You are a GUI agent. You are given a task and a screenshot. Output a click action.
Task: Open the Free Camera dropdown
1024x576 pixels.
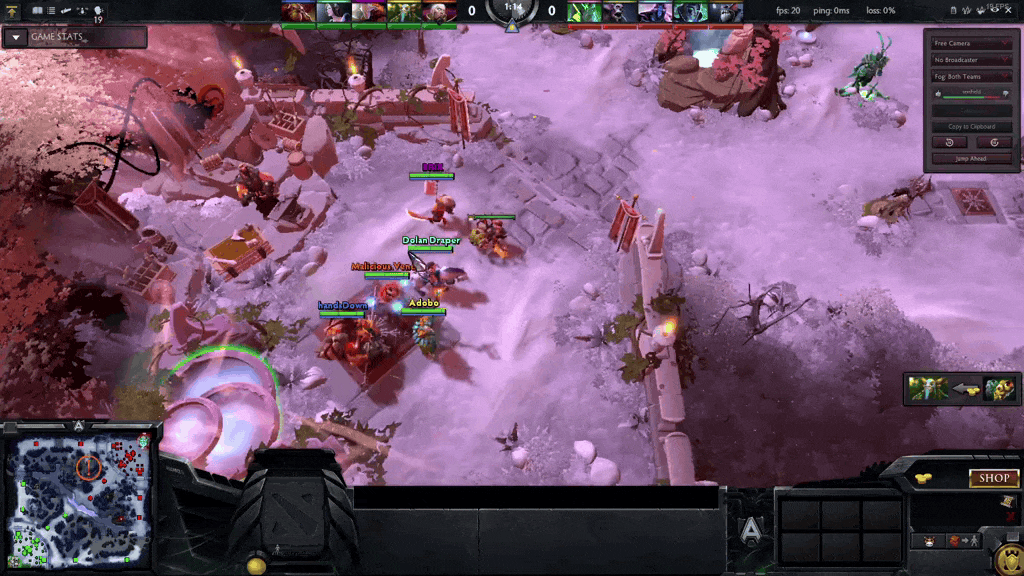click(x=971, y=44)
